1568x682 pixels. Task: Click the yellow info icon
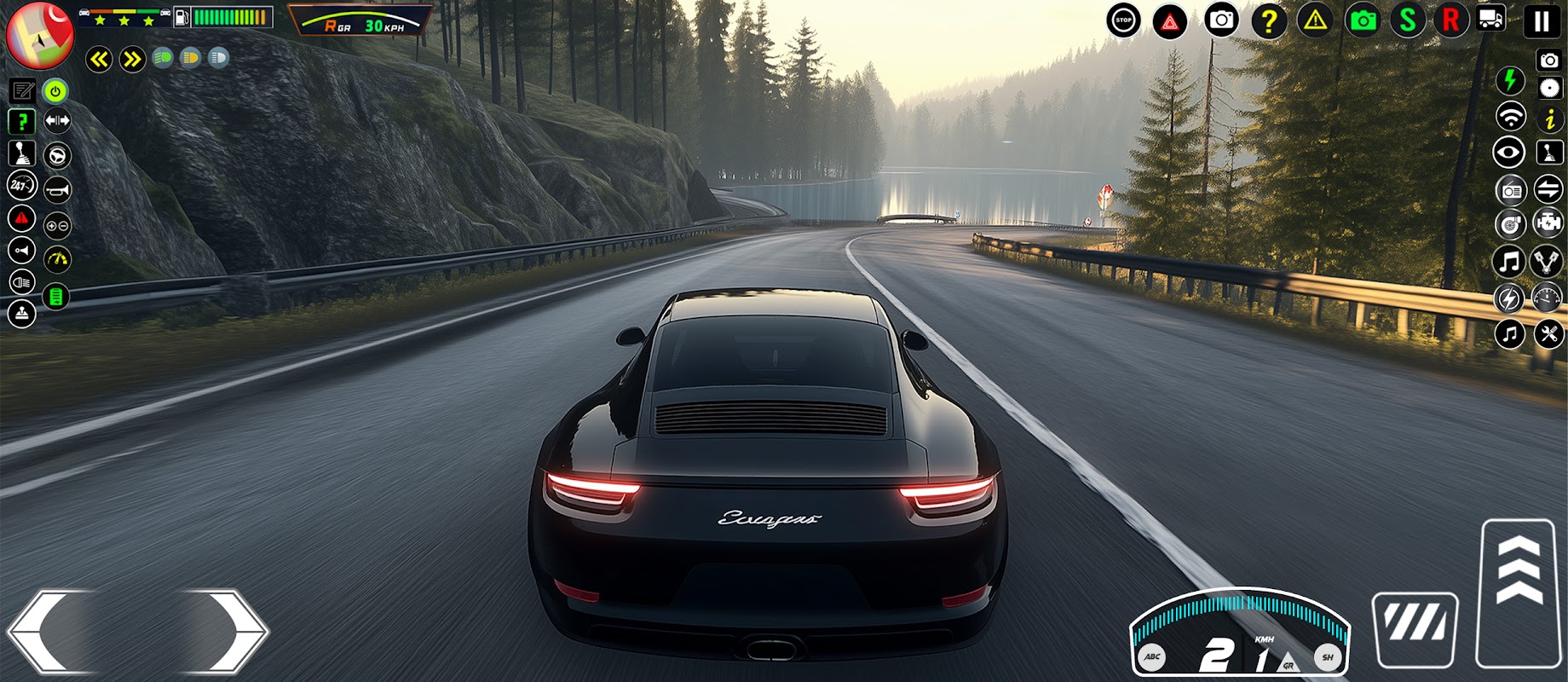pos(1549,119)
